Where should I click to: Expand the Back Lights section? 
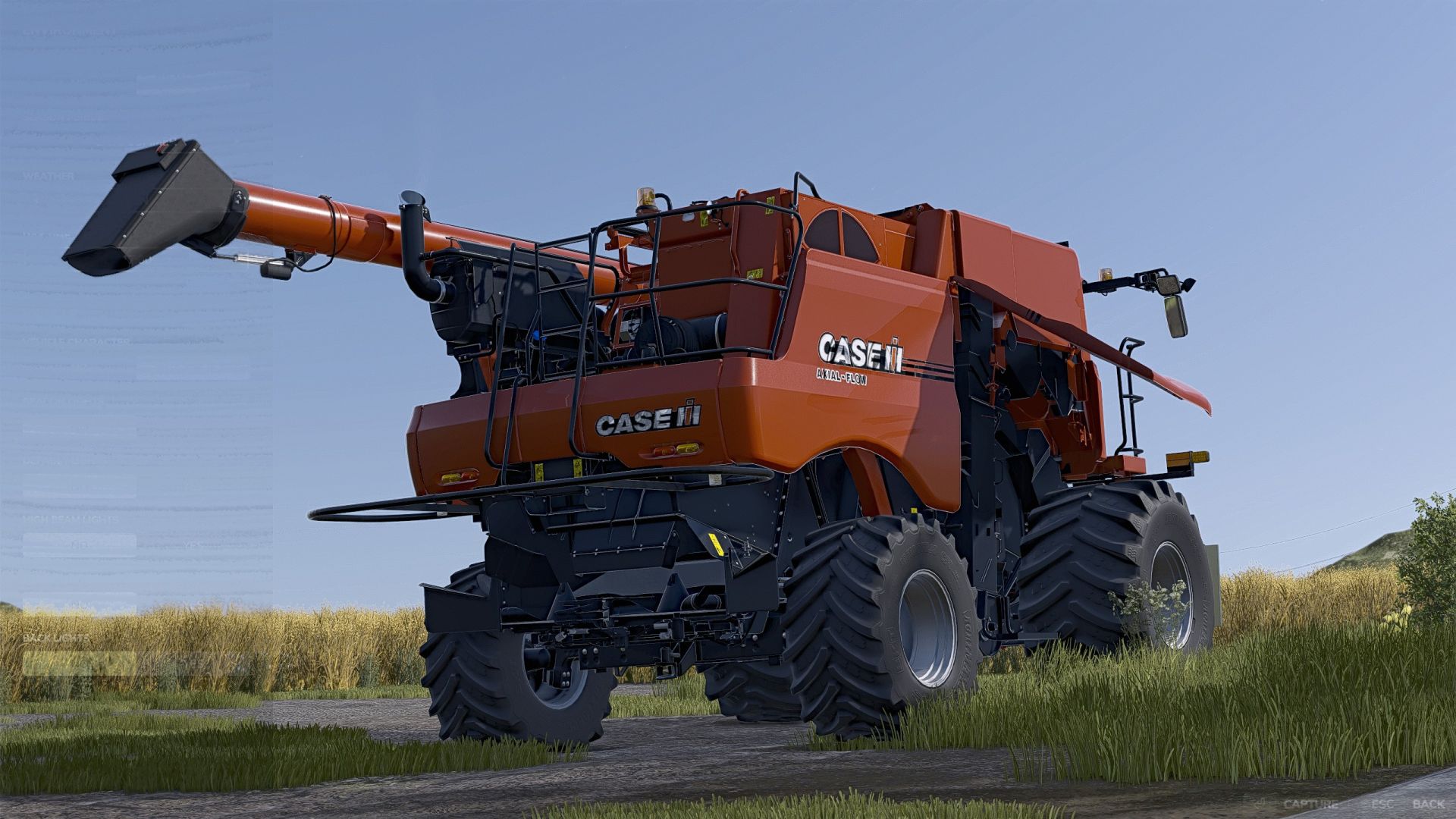tap(57, 639)
